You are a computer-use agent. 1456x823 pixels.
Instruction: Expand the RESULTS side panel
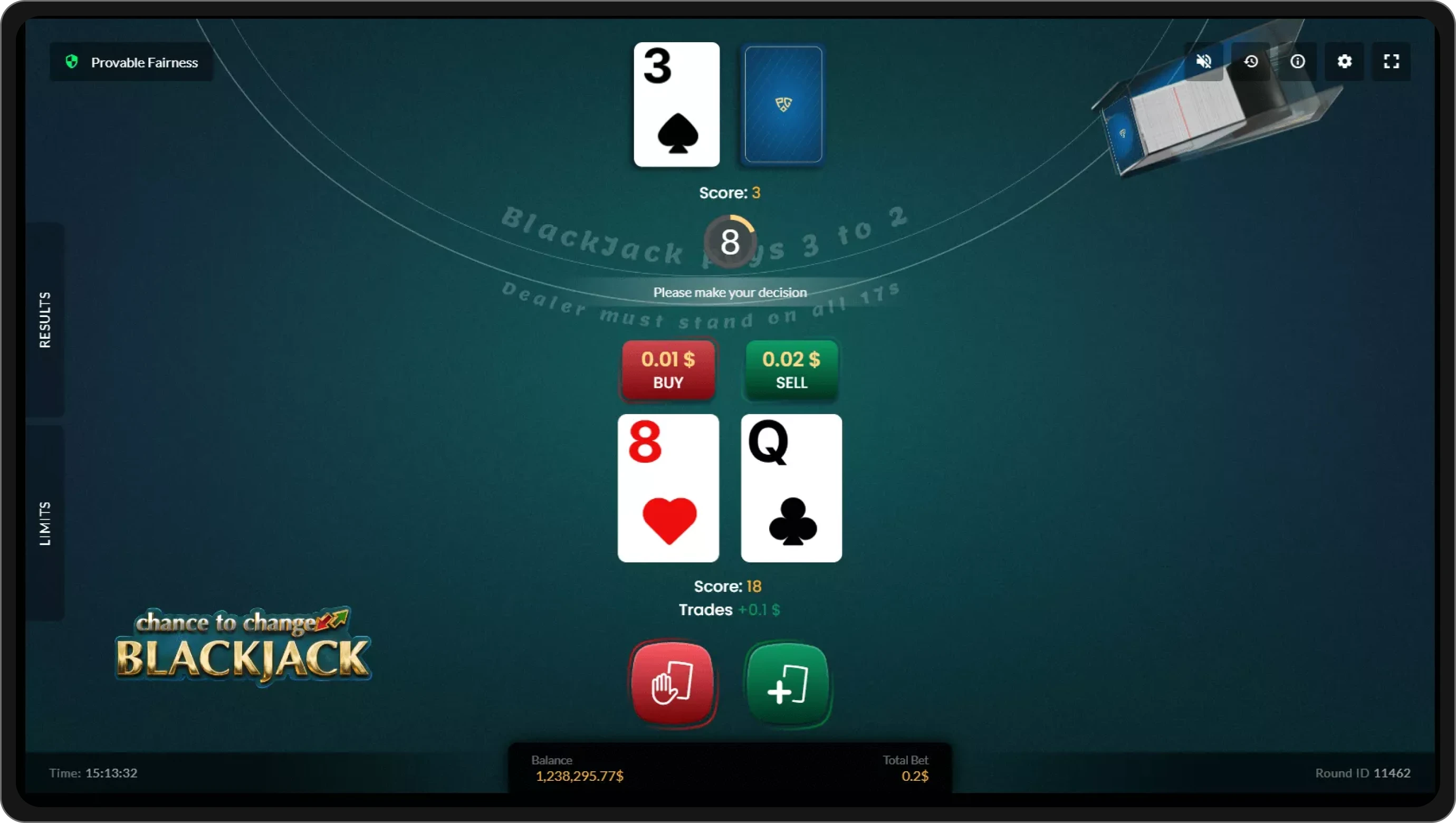pyautogui.click(x=45, y=319)
